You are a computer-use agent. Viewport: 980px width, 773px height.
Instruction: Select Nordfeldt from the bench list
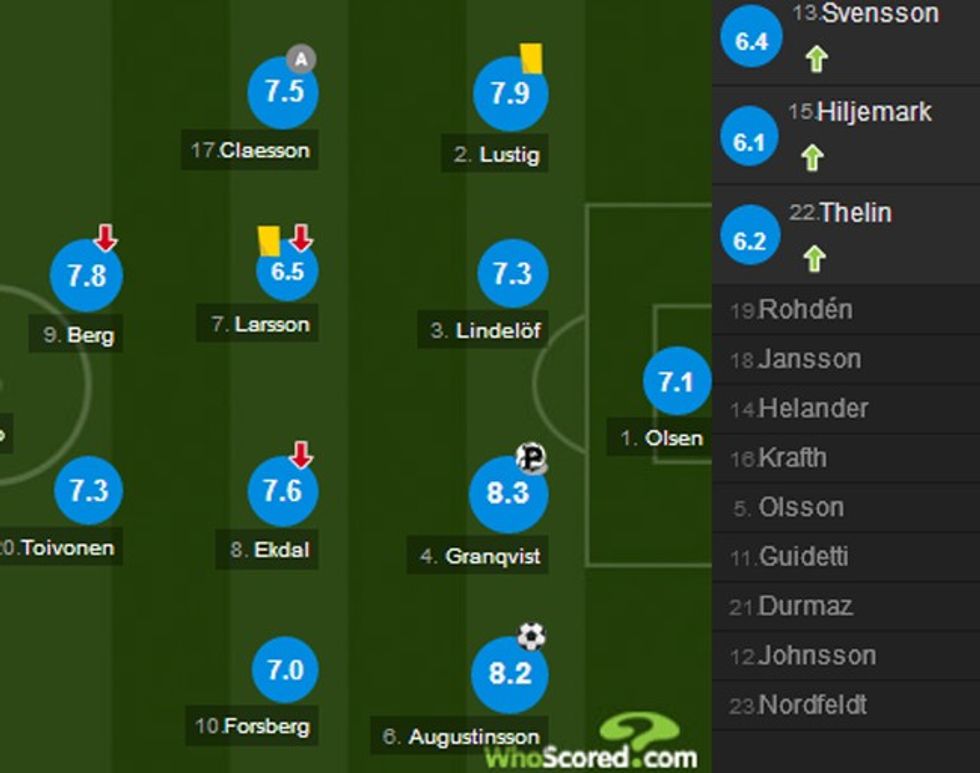[812, 705]
